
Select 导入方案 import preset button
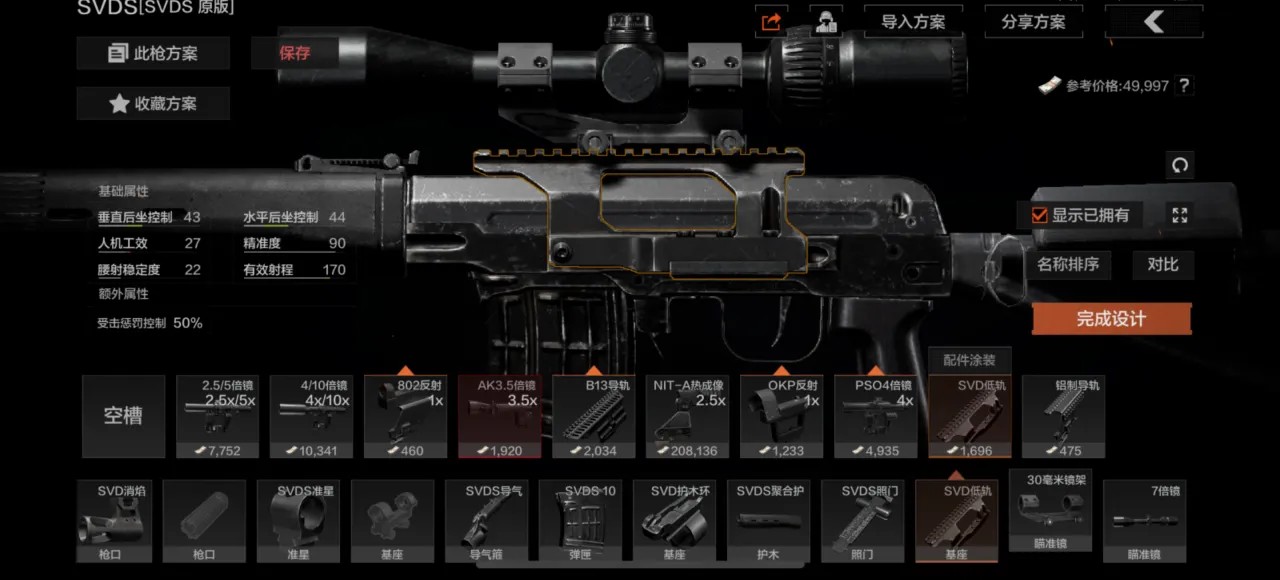[x=912, y=22]
